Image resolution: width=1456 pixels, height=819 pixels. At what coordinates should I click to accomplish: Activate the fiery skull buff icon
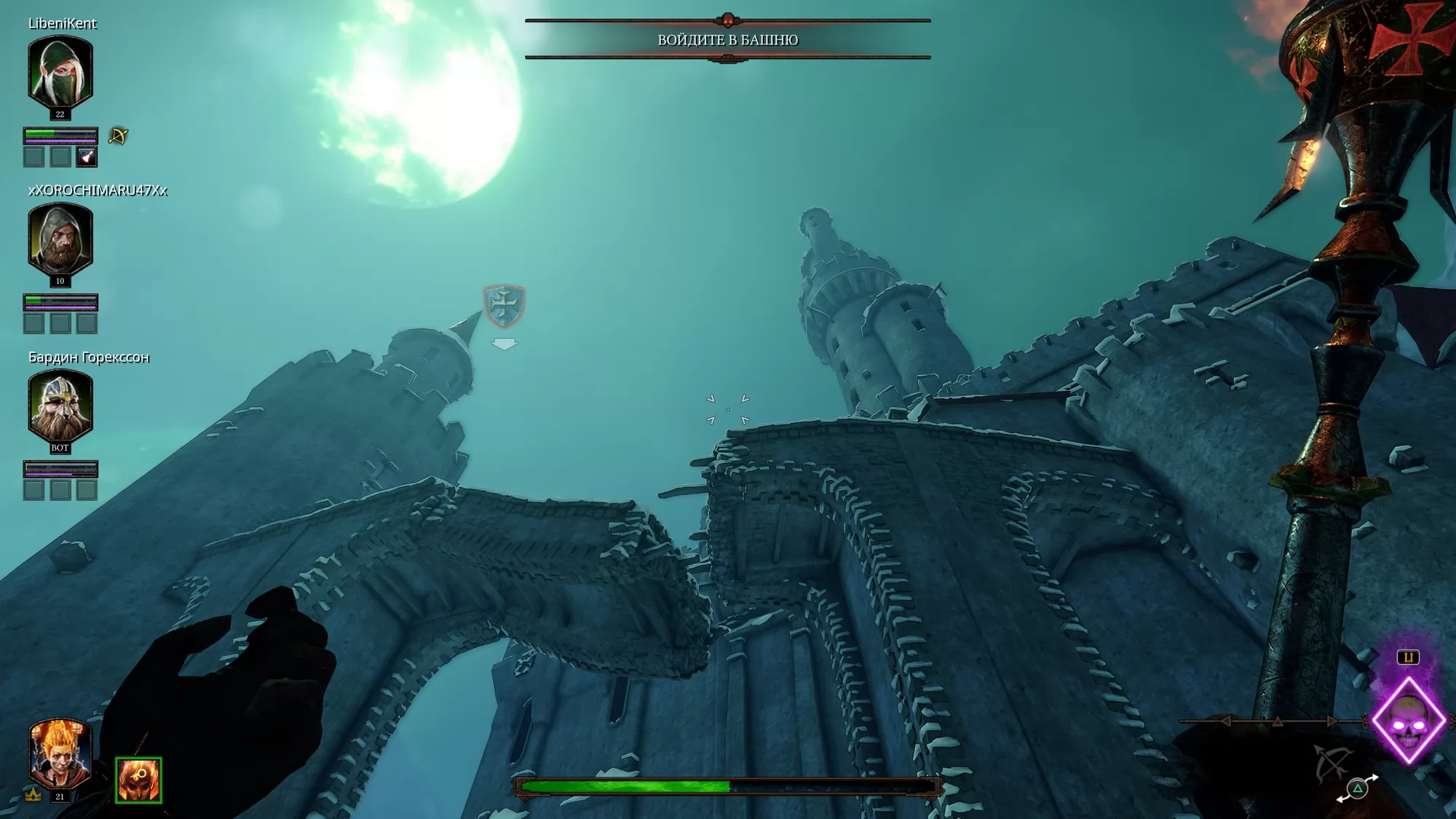click(x=138, y=780)
